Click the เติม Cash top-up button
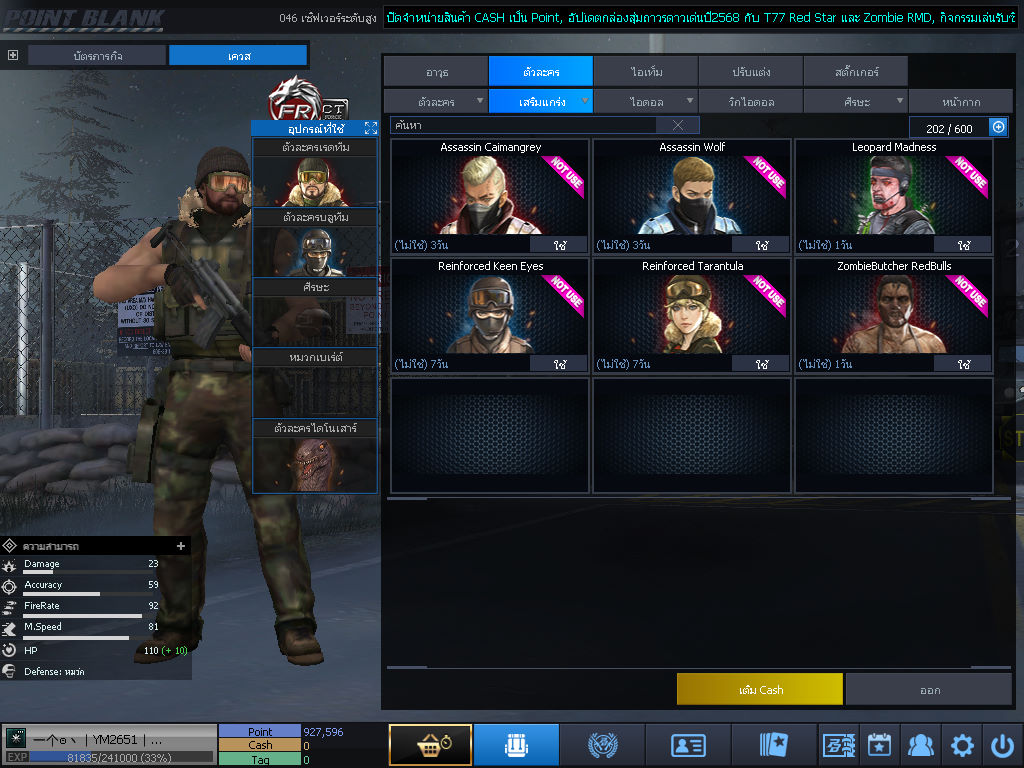This screenshot has height=768, width=1024. 760,689
